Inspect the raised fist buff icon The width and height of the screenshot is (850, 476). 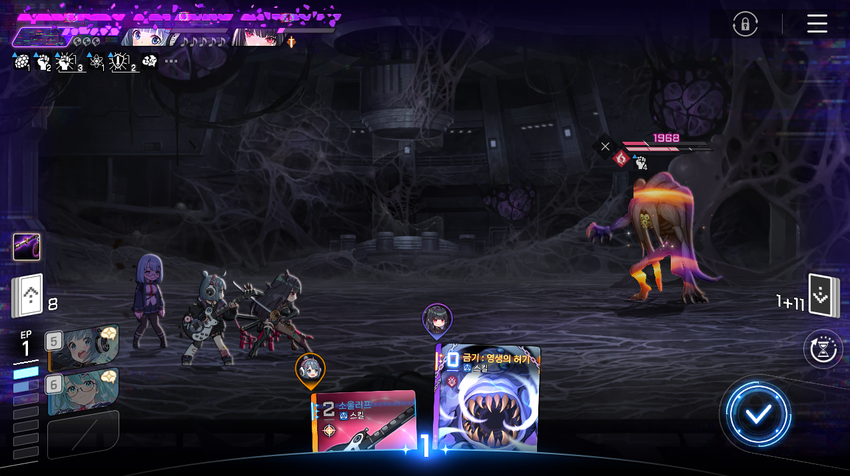pyautogui.click(x=44, y=62)
